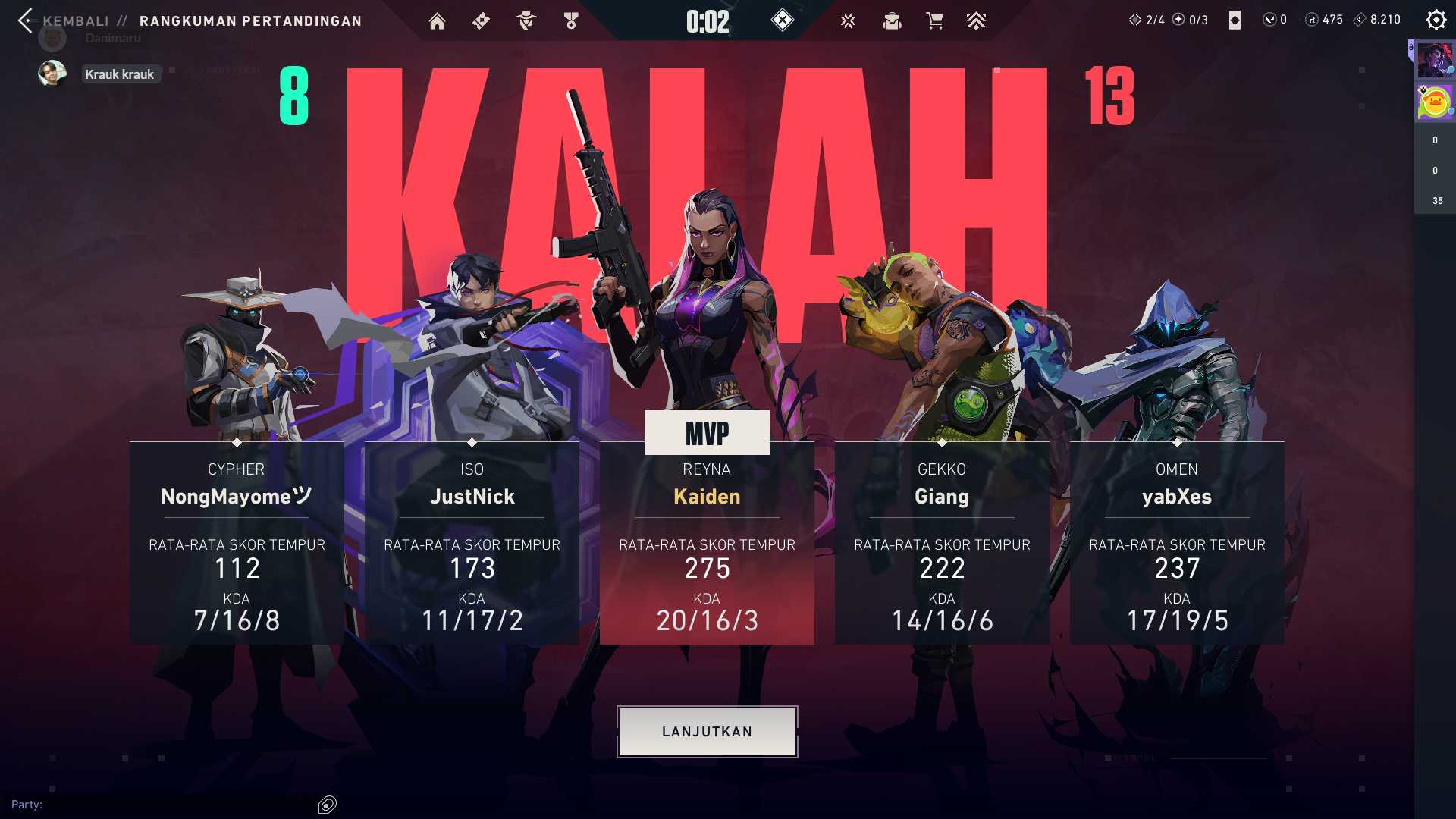Screen dimensions: 1456x819
Task: Select the Omen yabXes player card
Action: point(1177,543)
